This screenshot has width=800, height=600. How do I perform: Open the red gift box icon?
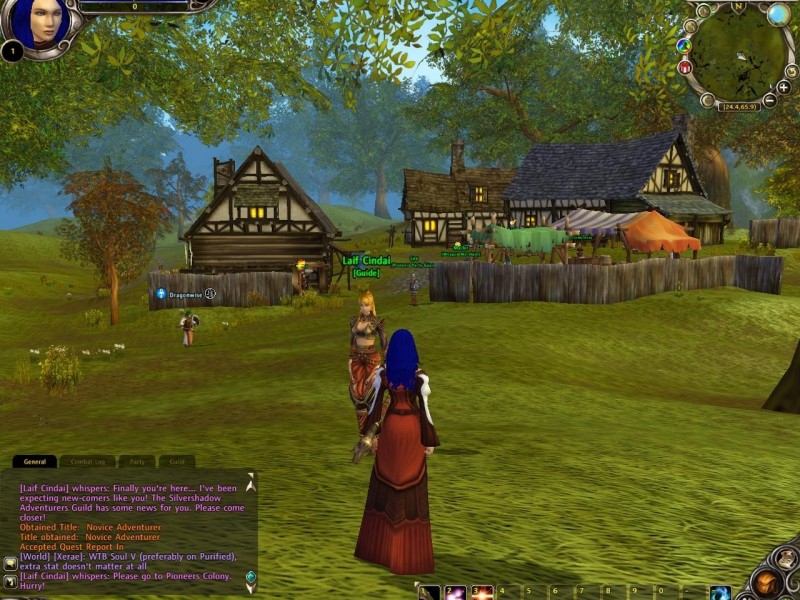click(x=685, y=68)
